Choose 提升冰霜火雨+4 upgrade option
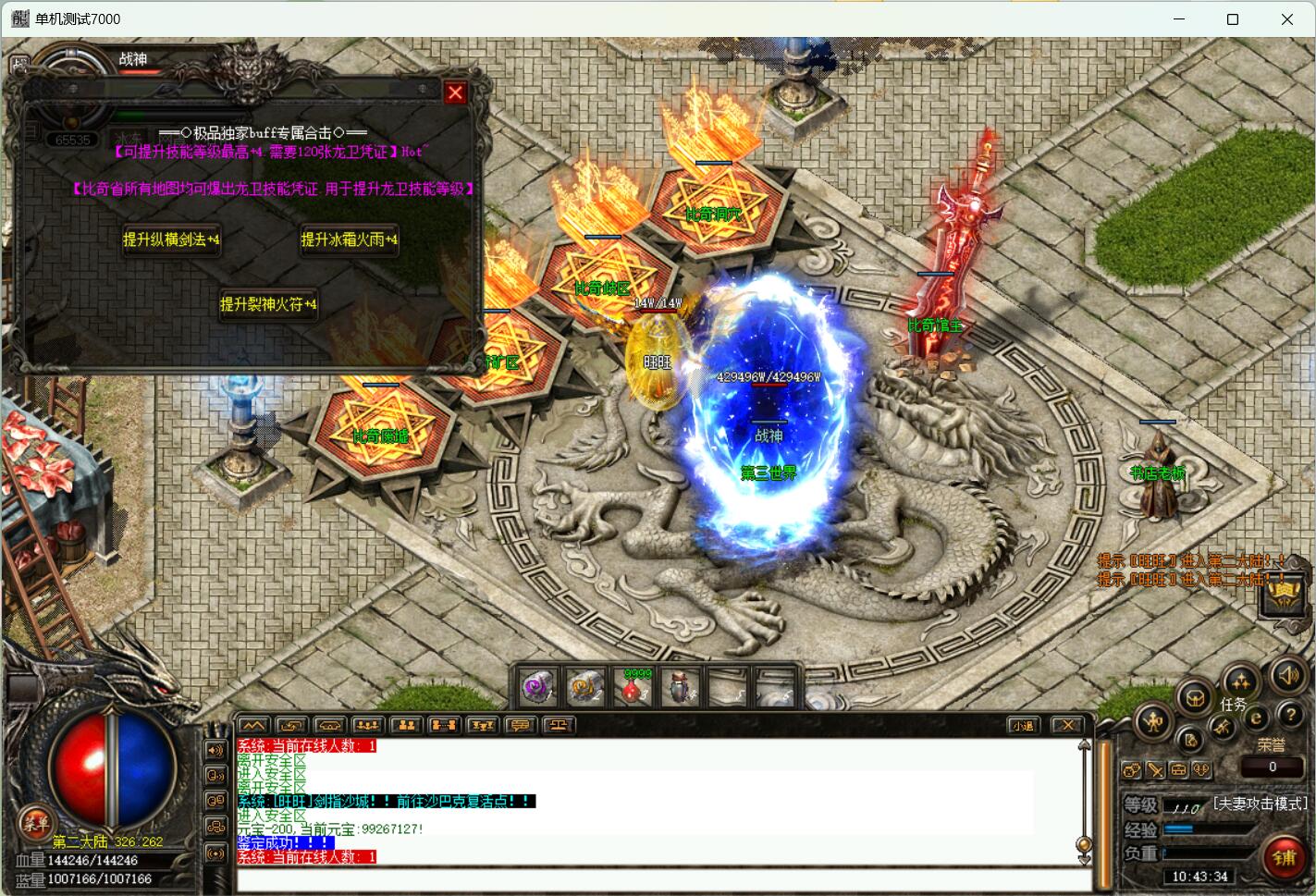Viewport: 1316px width, 896px height. coord(349,240)
